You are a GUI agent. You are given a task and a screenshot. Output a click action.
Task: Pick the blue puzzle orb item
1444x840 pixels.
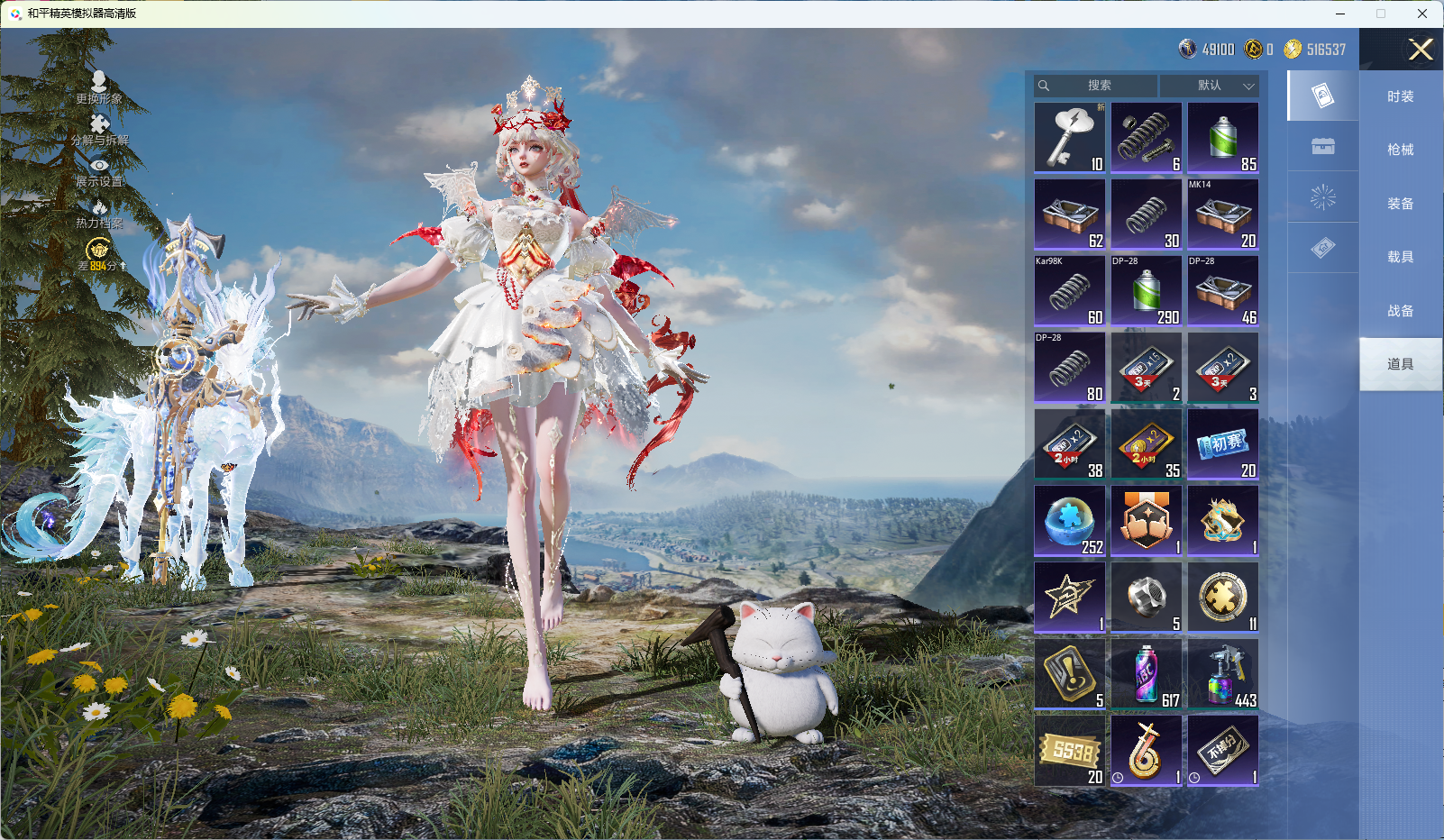(x=1070, y=520)
